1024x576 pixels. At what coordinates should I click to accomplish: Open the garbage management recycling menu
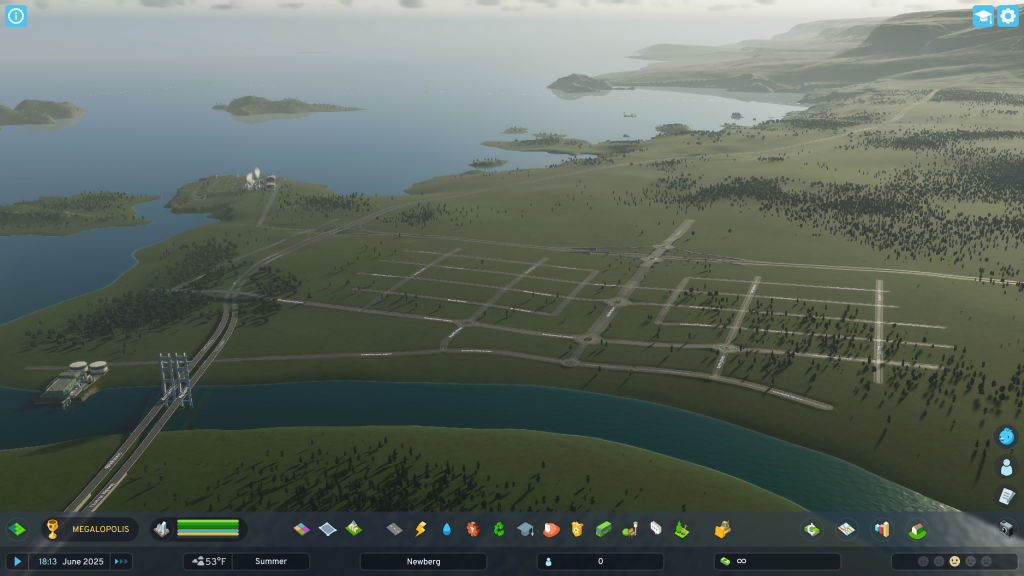click(498, 529)
